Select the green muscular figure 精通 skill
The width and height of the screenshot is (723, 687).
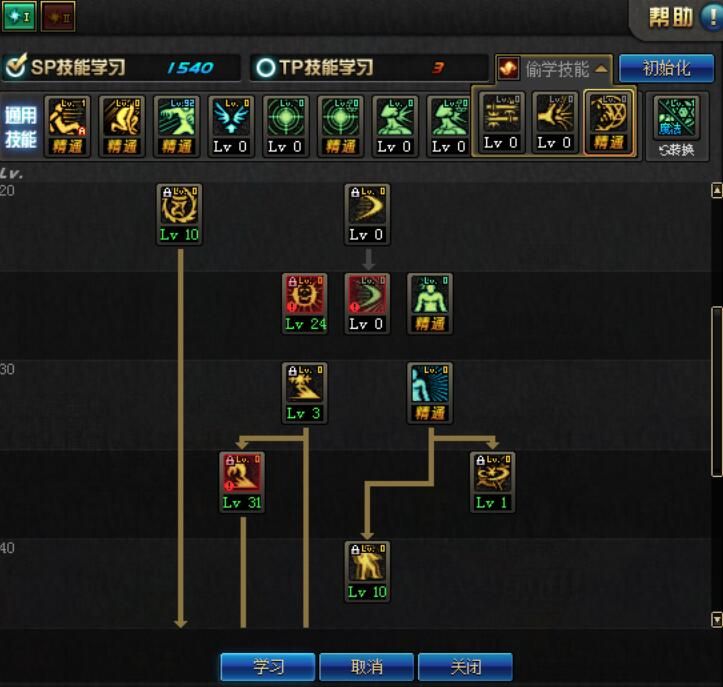tap(430, 296)
